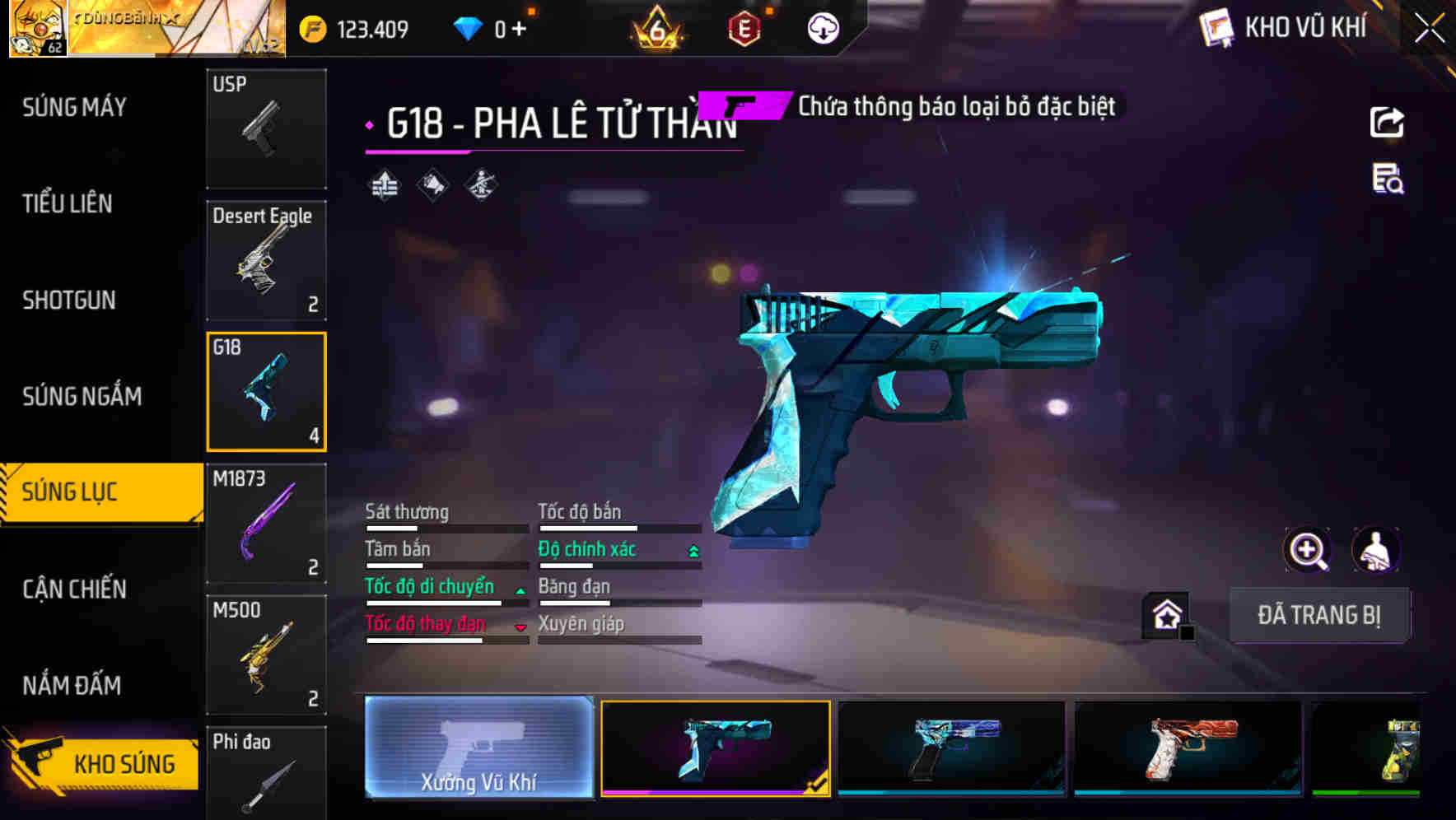Open the SÚNG NGẮM category tab

81,396
